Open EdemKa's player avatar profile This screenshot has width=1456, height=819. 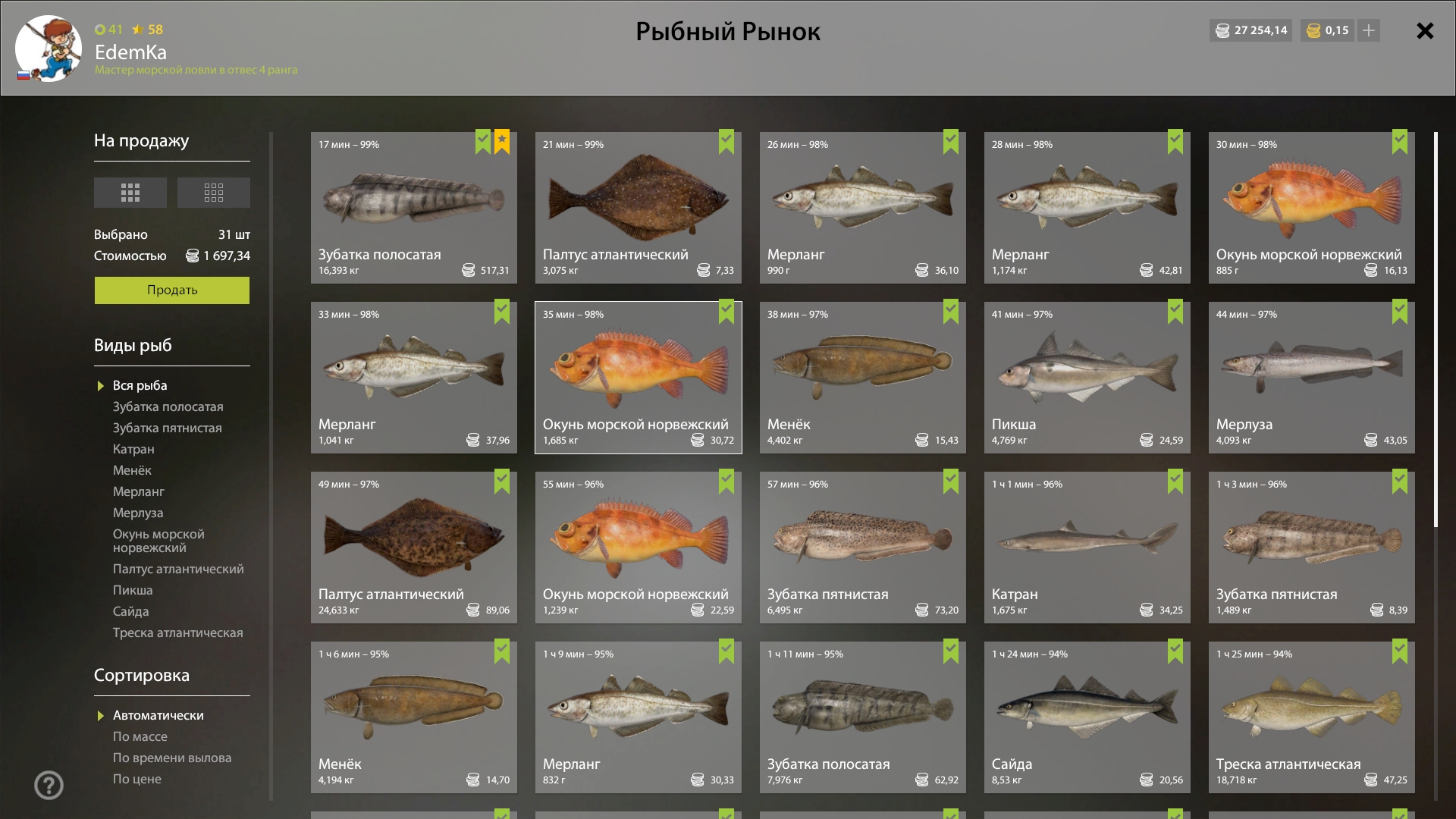[x=49, y=49]
